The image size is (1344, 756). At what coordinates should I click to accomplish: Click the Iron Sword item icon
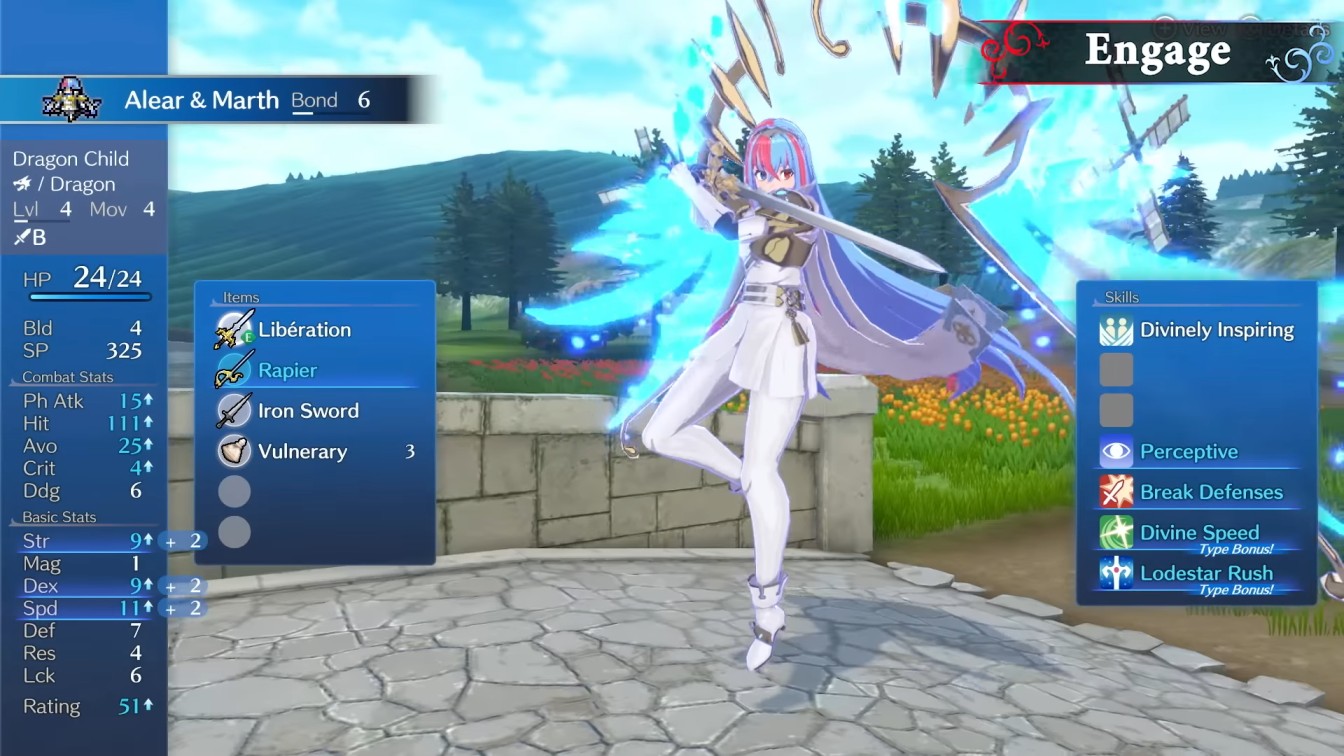click(x=233, y=410)
